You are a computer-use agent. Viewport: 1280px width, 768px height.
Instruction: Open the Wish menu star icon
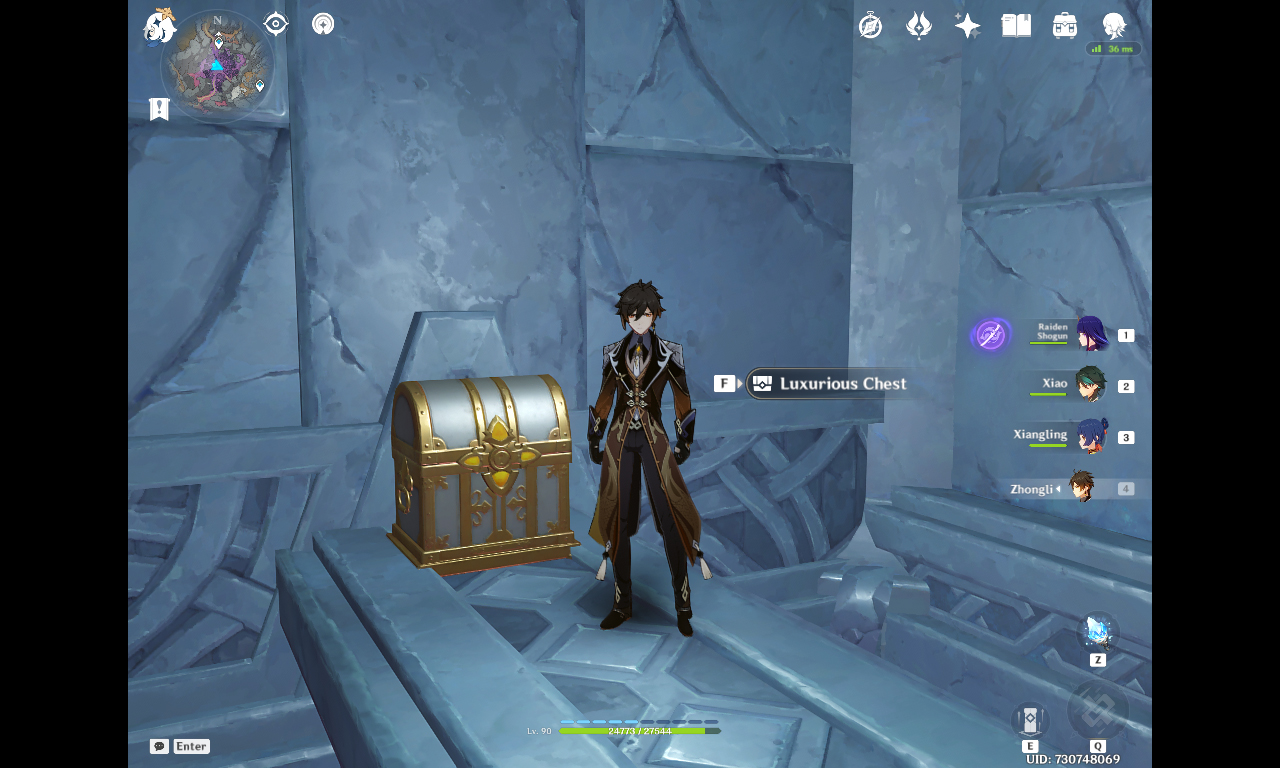[x=966, y=24]
